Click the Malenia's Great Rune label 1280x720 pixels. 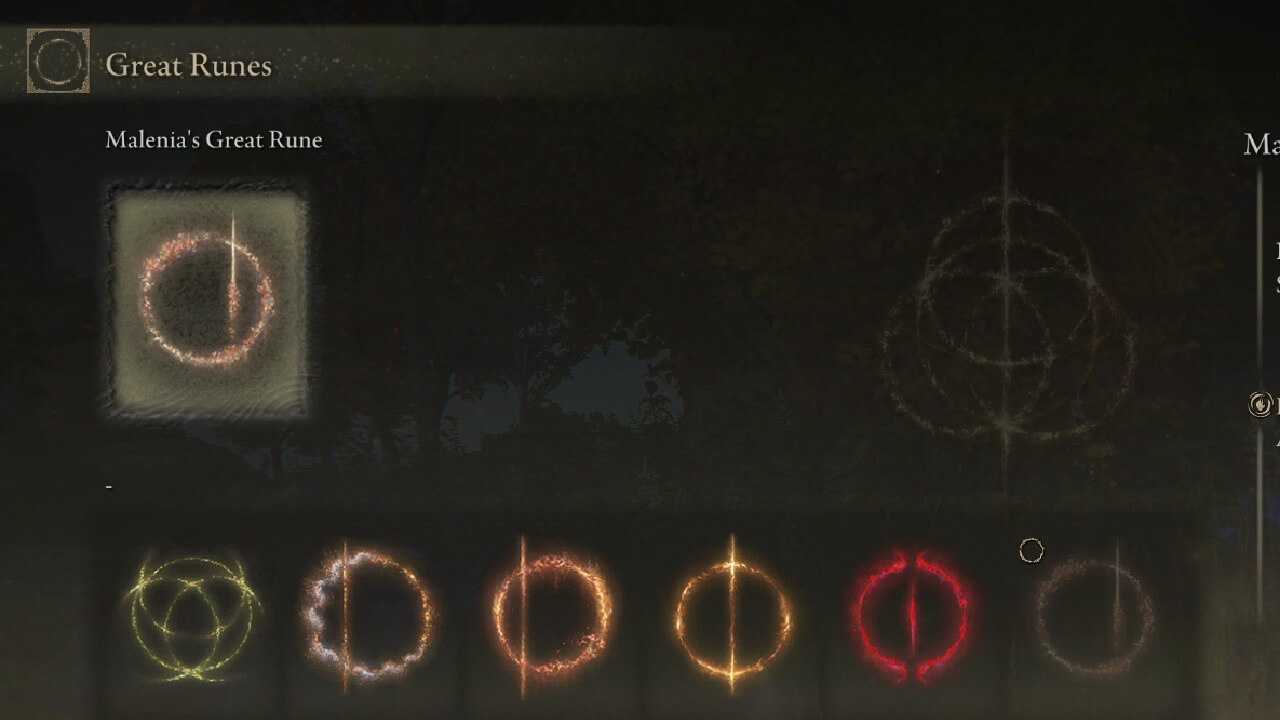point(212,140)
